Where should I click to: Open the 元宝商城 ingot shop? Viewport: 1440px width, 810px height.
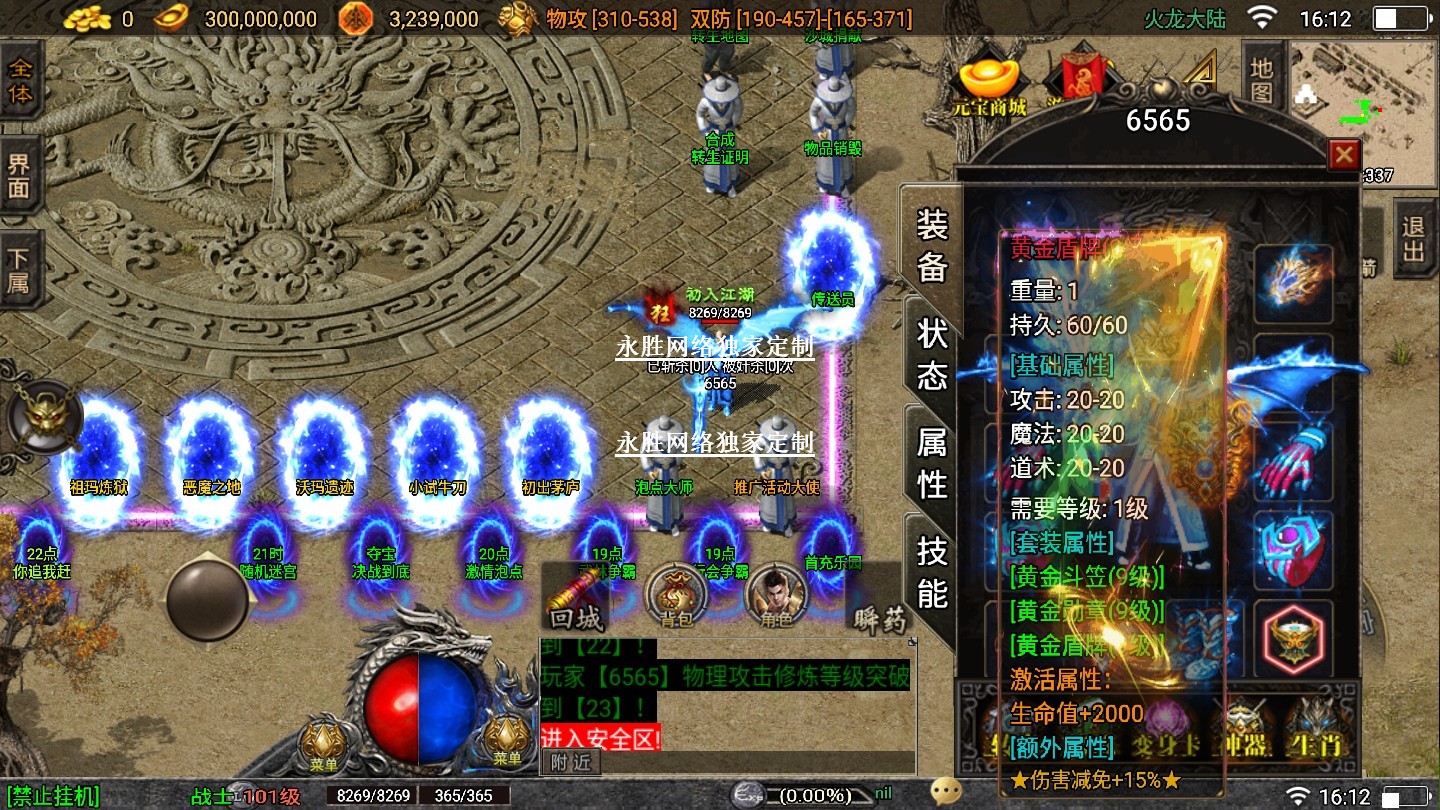(990, 86)
